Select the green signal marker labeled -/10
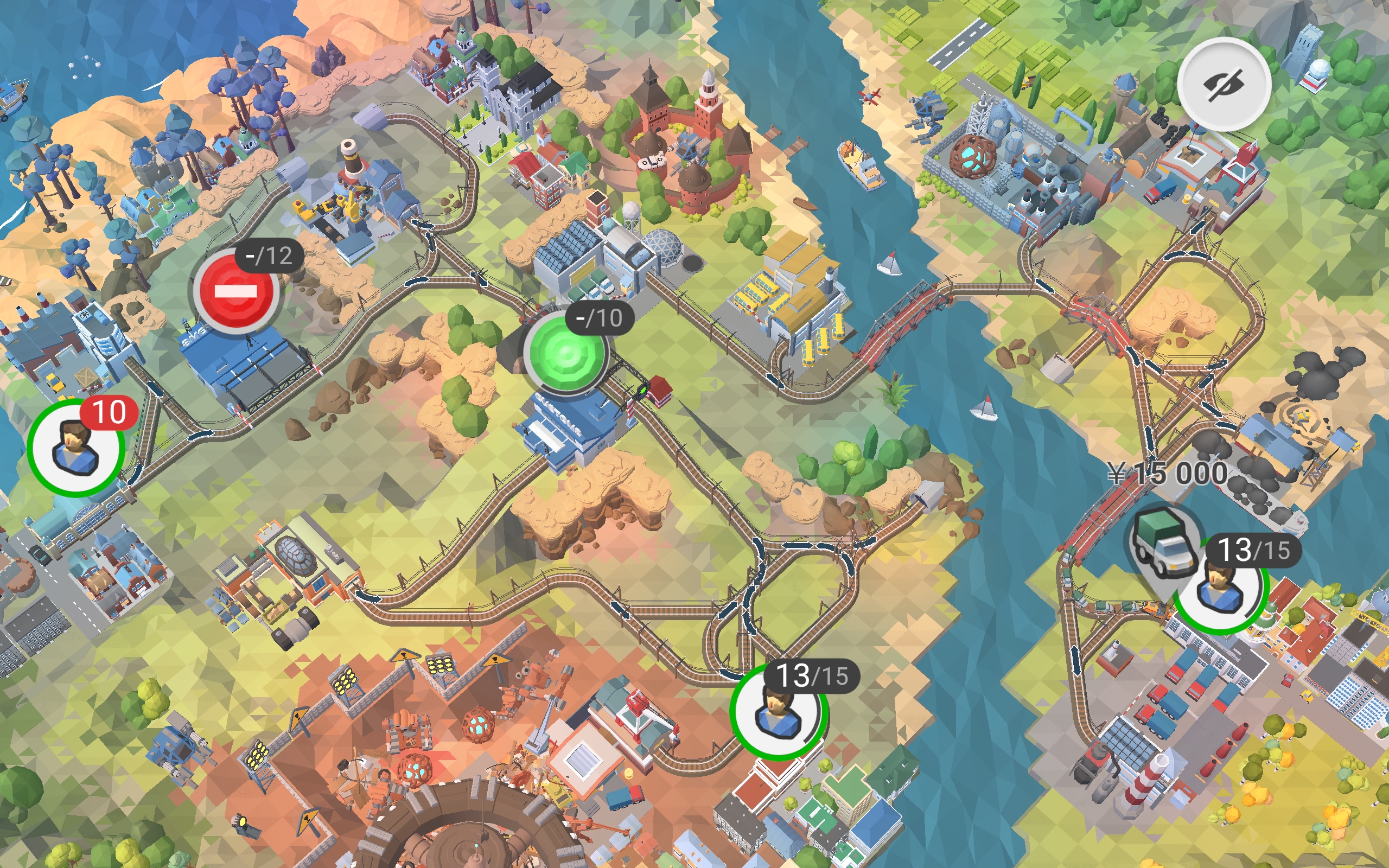Viewport: 1389px width, 868px height. [x=565, y=353]
